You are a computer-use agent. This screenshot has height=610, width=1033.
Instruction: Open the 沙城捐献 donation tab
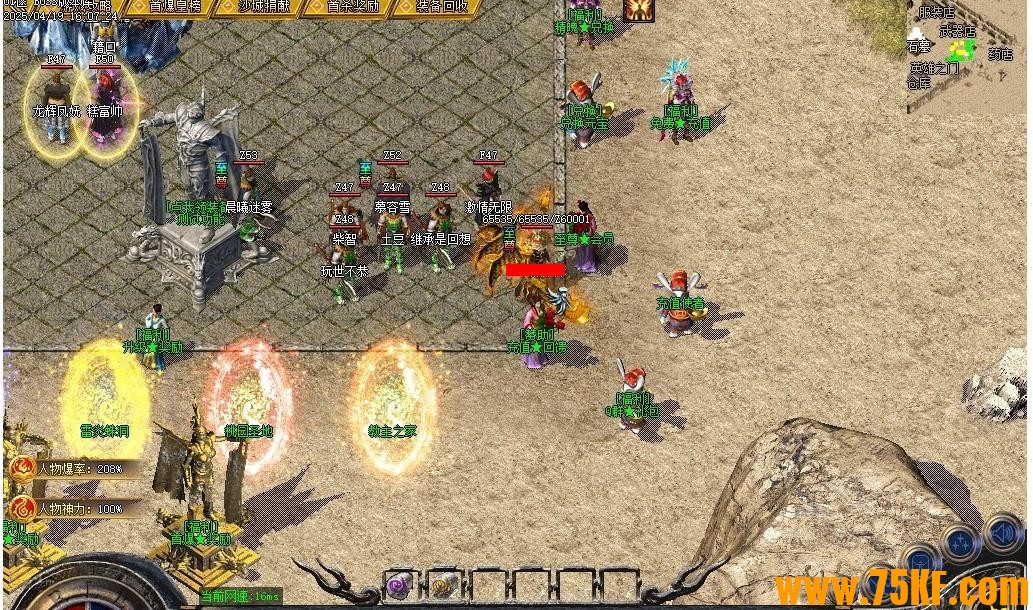(x=264, y=6)
